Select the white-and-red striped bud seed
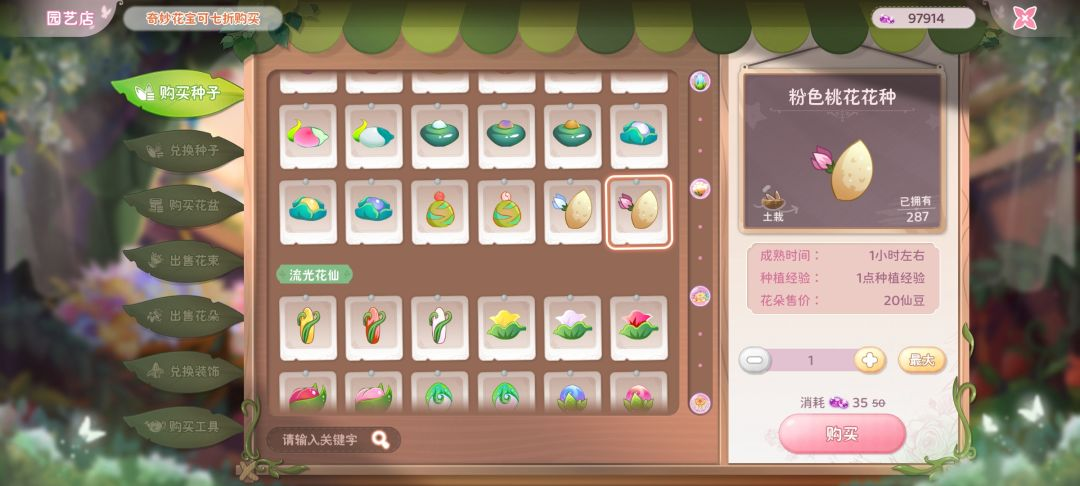 click(x=440, y=326)
